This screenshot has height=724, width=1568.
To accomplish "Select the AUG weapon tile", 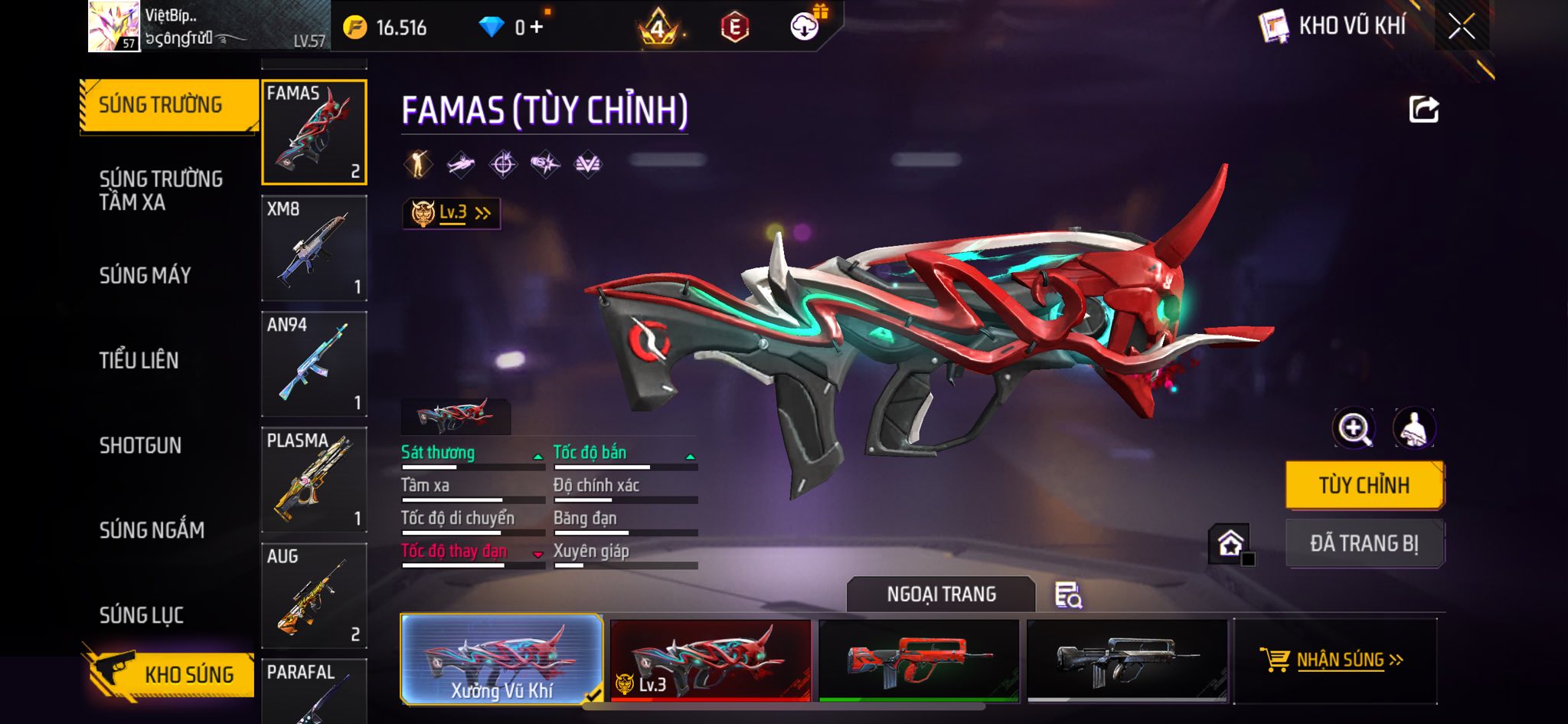I will coord(314,595).
